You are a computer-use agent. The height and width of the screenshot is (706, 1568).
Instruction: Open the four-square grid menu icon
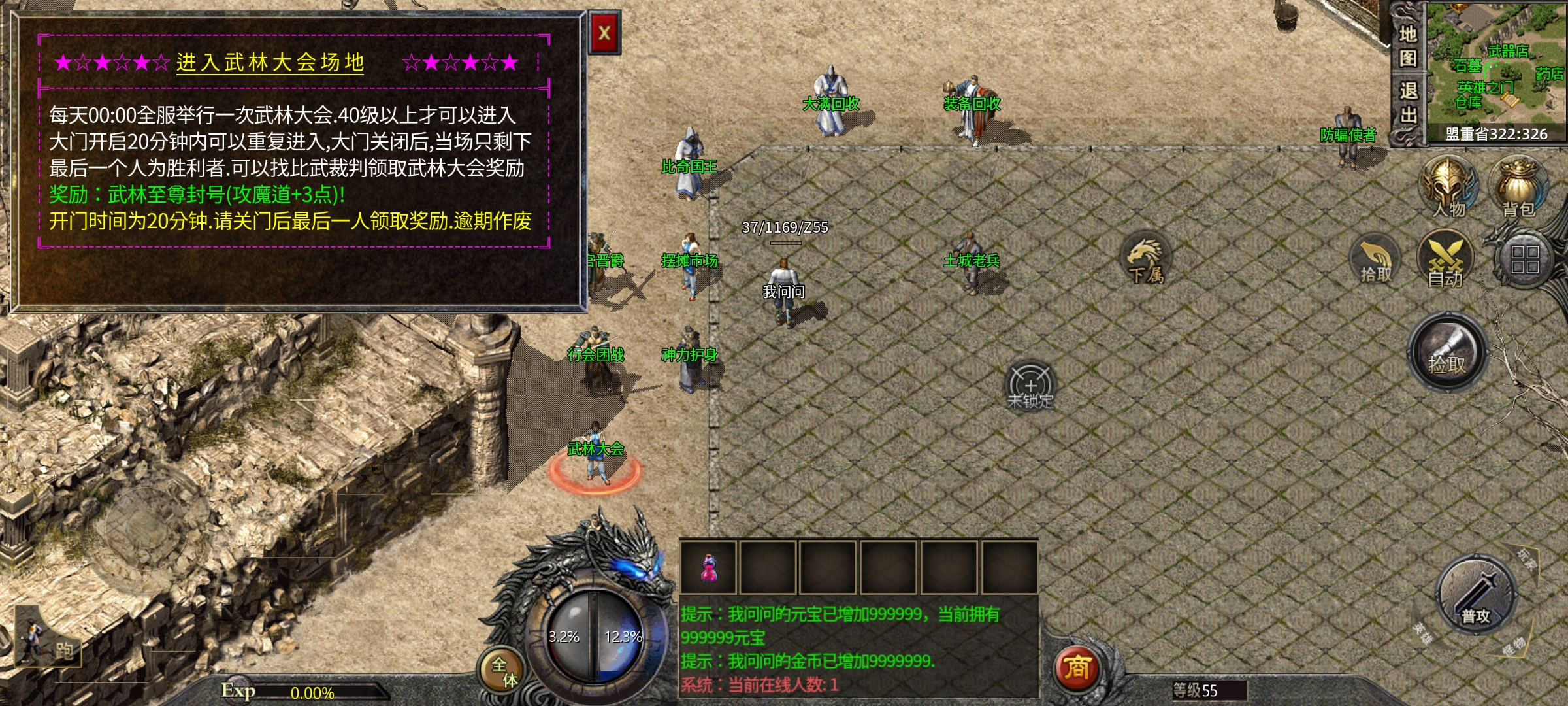pos(1524,260)
